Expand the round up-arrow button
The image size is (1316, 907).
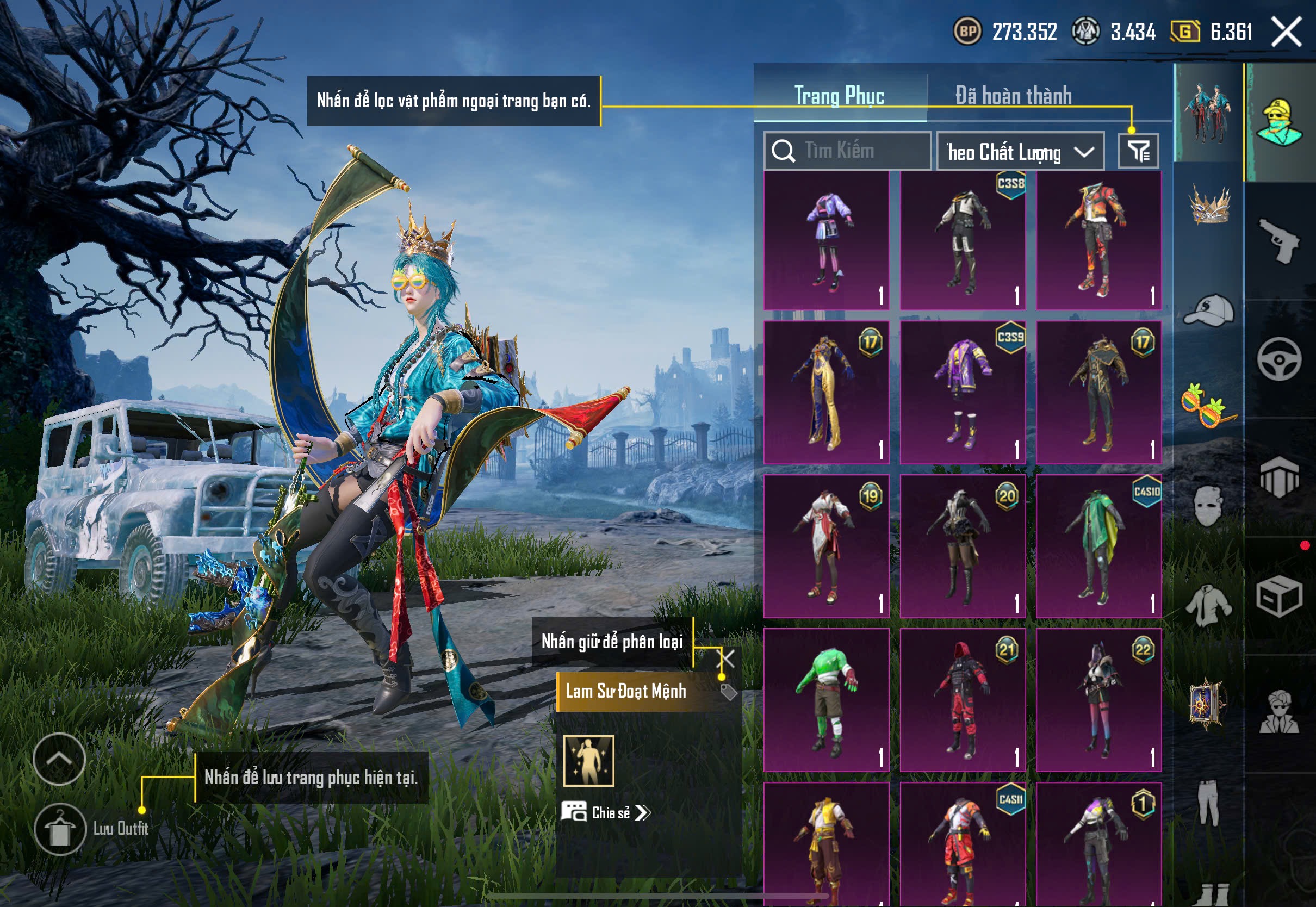(x=59, y=759)
